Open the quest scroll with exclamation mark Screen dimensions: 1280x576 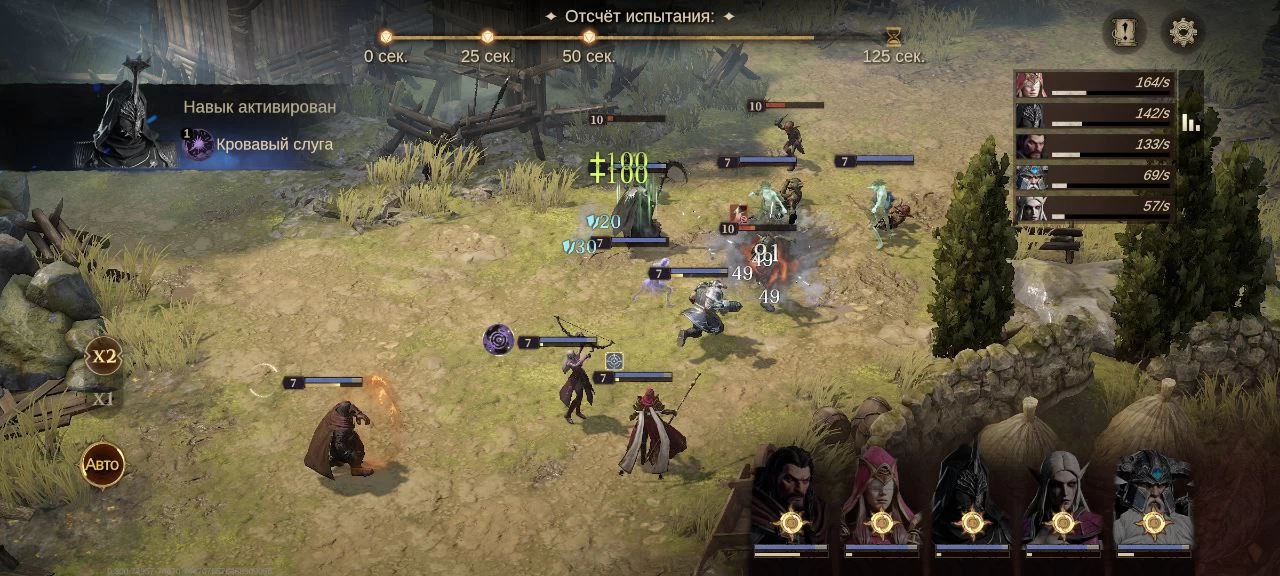pos(1125,33)
